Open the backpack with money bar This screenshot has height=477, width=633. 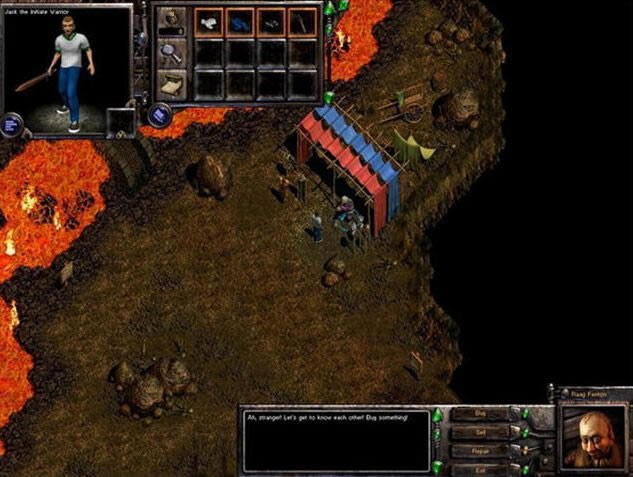171,20
